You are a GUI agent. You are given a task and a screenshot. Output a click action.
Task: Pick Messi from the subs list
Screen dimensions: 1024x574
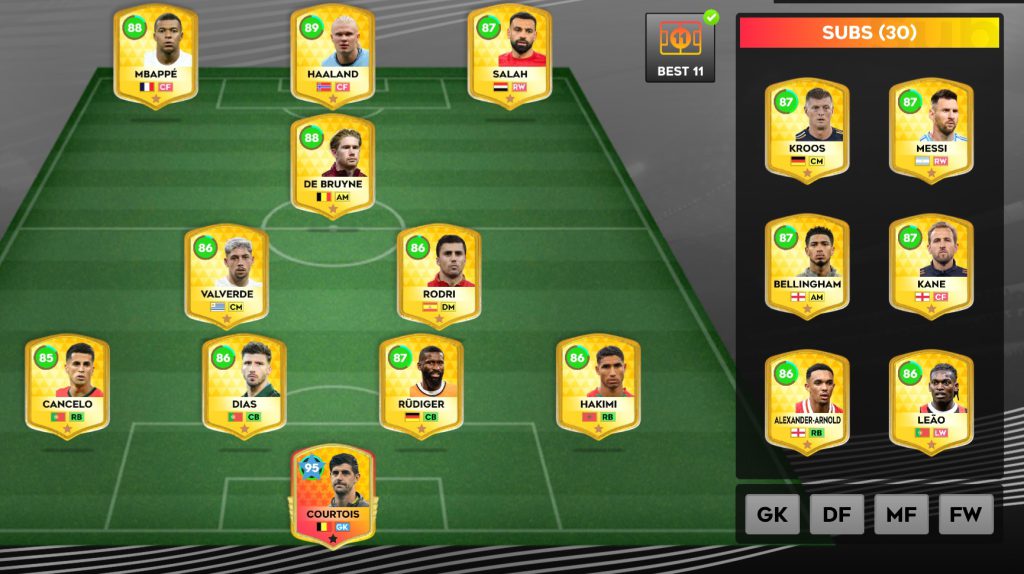[x=931, y=130]
